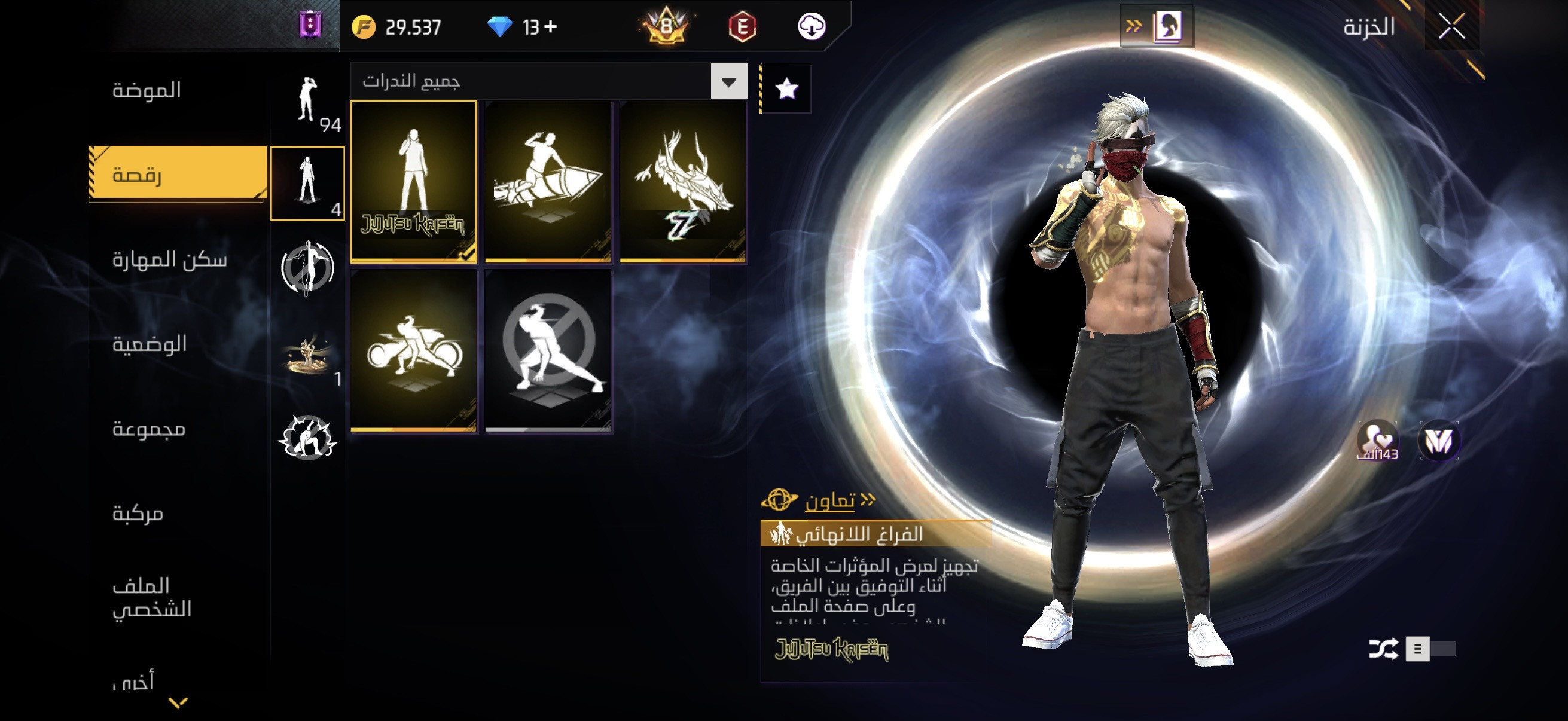Open the الموضة (Fashion) category

147,90
